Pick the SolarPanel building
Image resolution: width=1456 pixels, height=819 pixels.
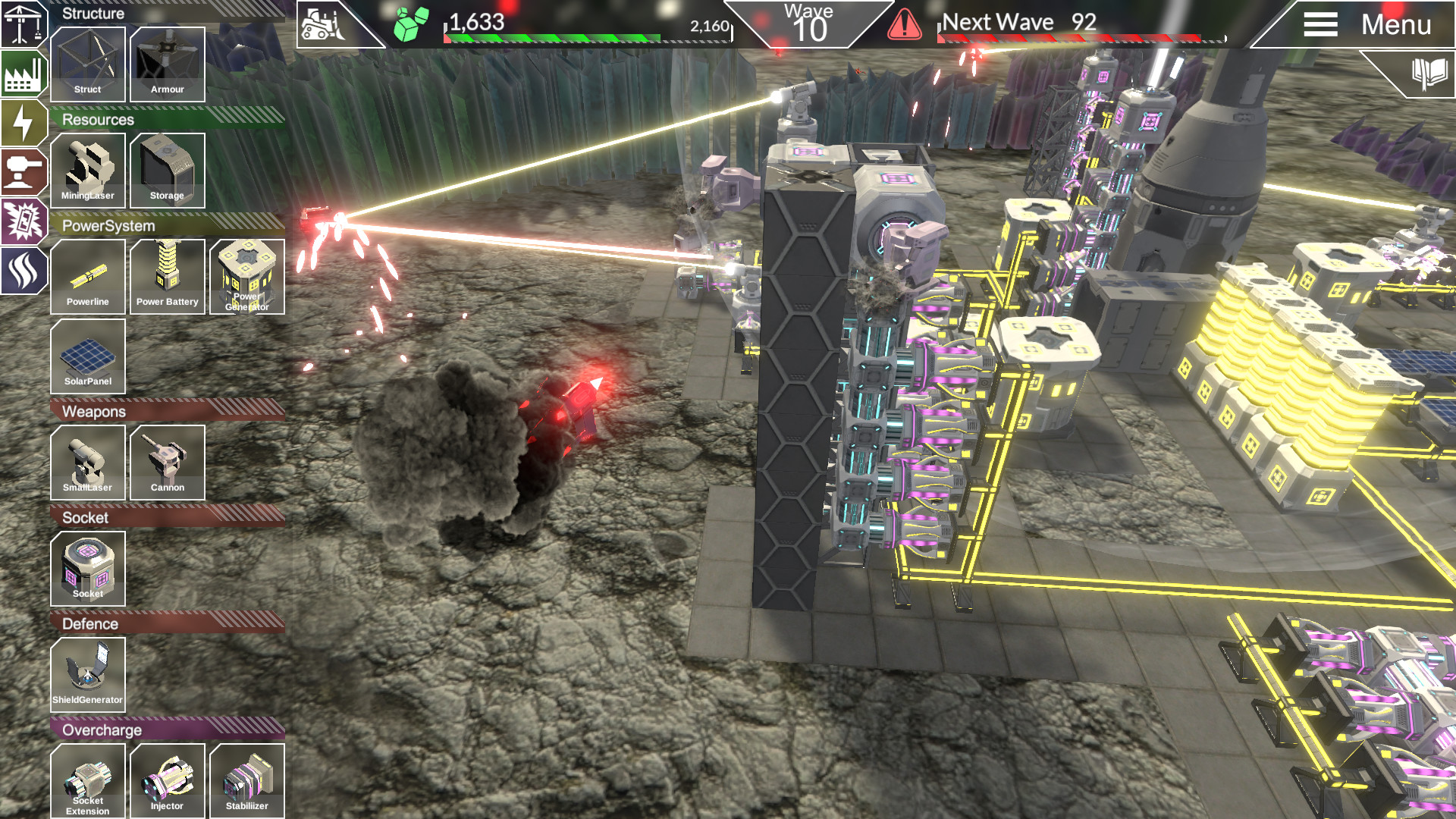pos(88,356)
